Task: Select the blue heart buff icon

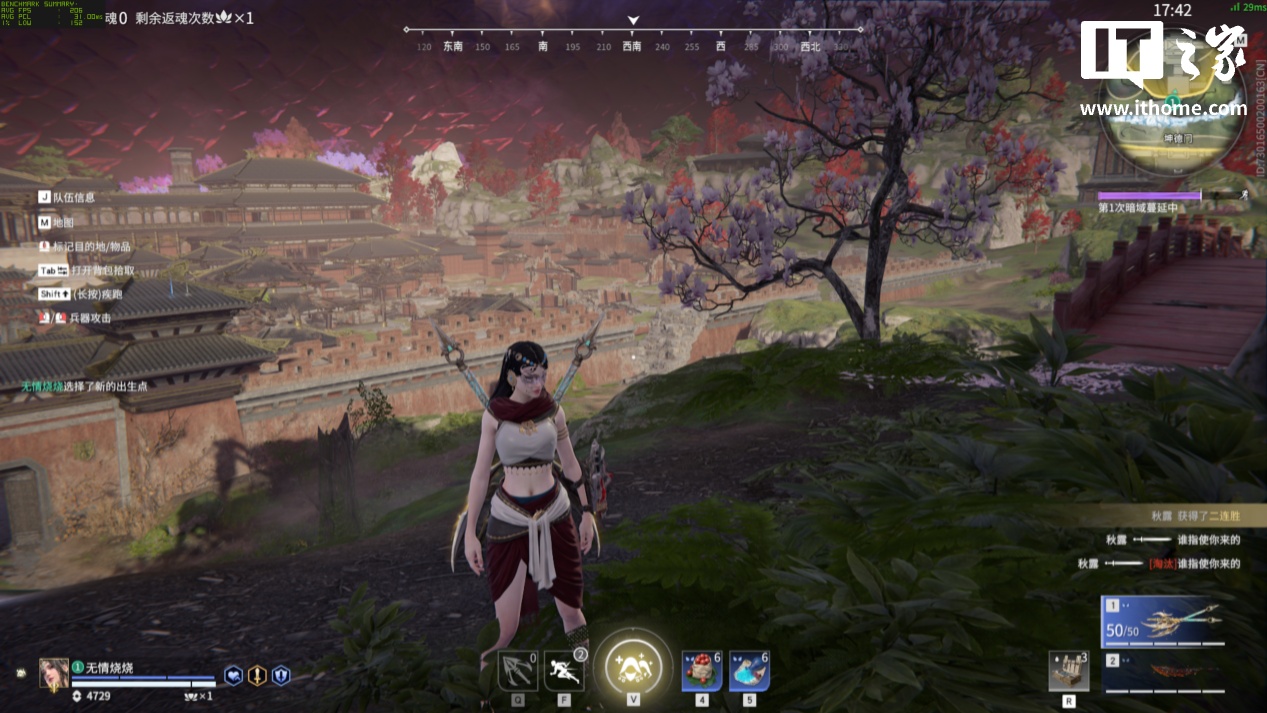Action: (233, 676)
